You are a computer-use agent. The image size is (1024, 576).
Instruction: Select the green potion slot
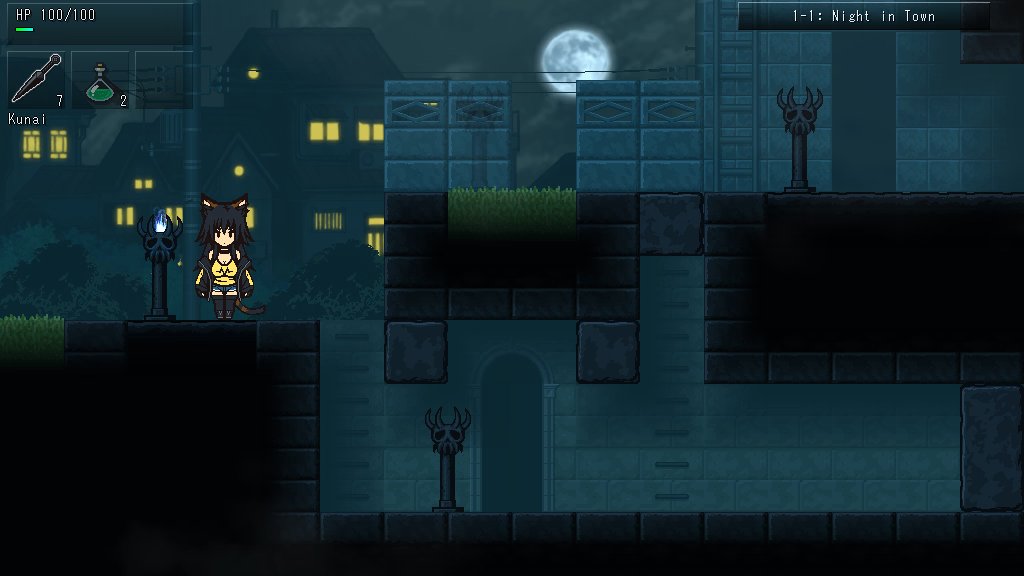click(x=101, y=80)
